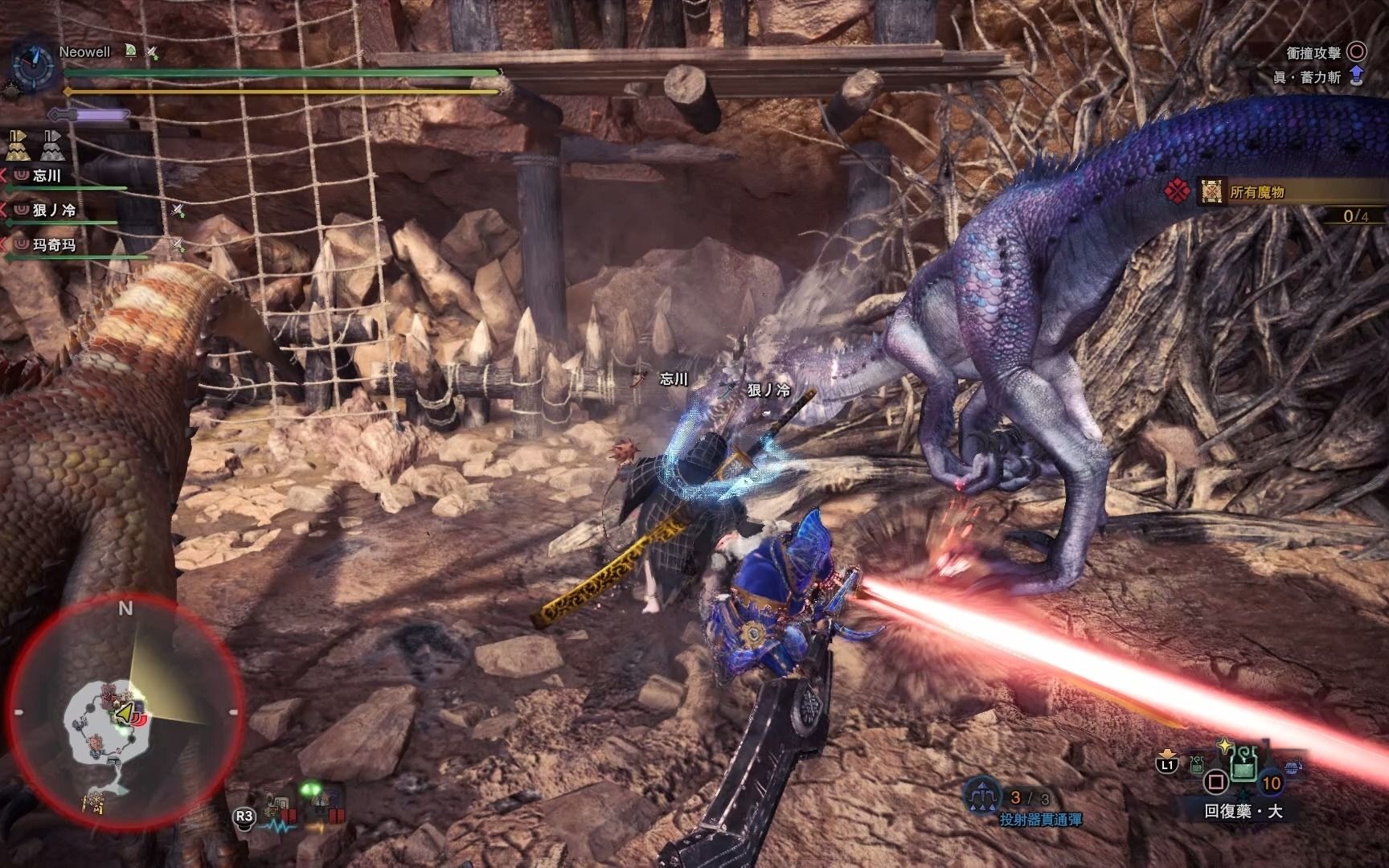Select party member 玛奇玛 in the list
This screenshot has height=868, width=1389.
point(53,245)
